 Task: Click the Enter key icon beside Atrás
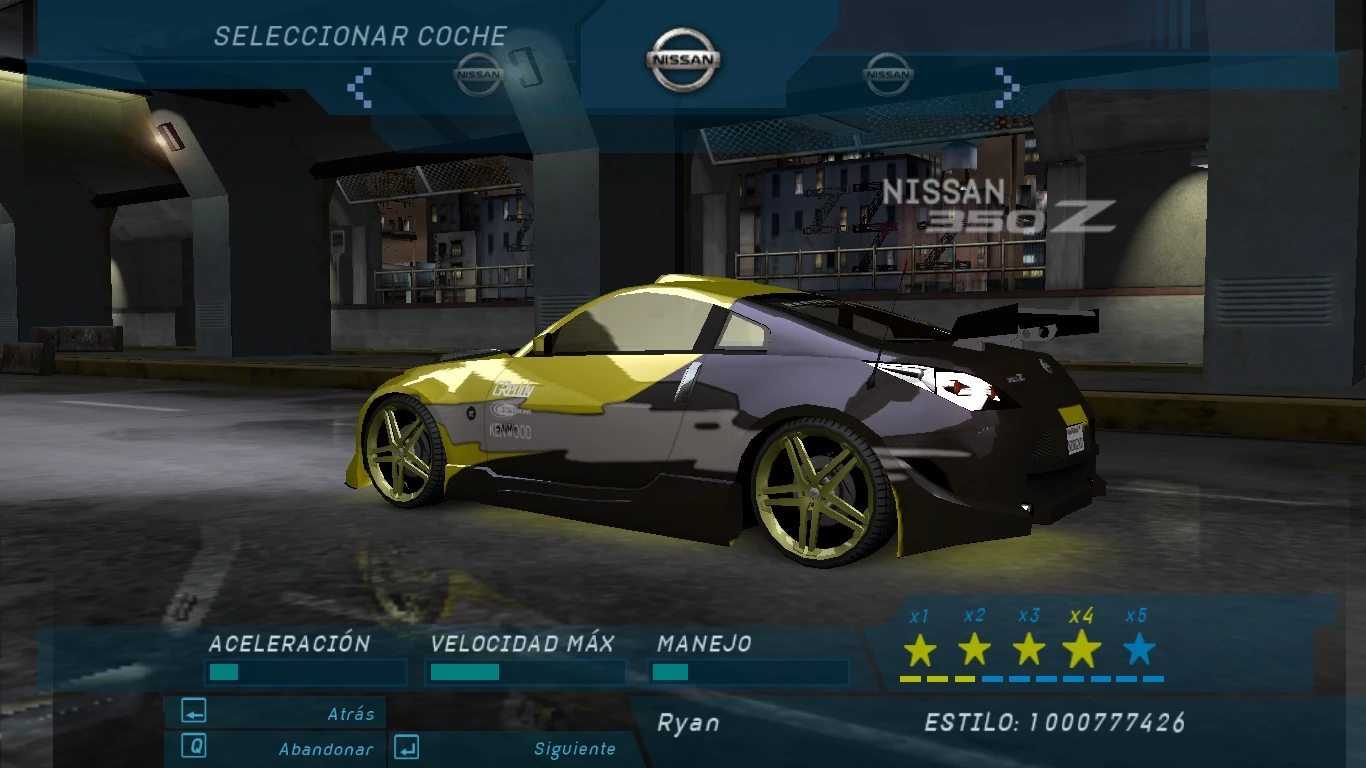[193, 713]
